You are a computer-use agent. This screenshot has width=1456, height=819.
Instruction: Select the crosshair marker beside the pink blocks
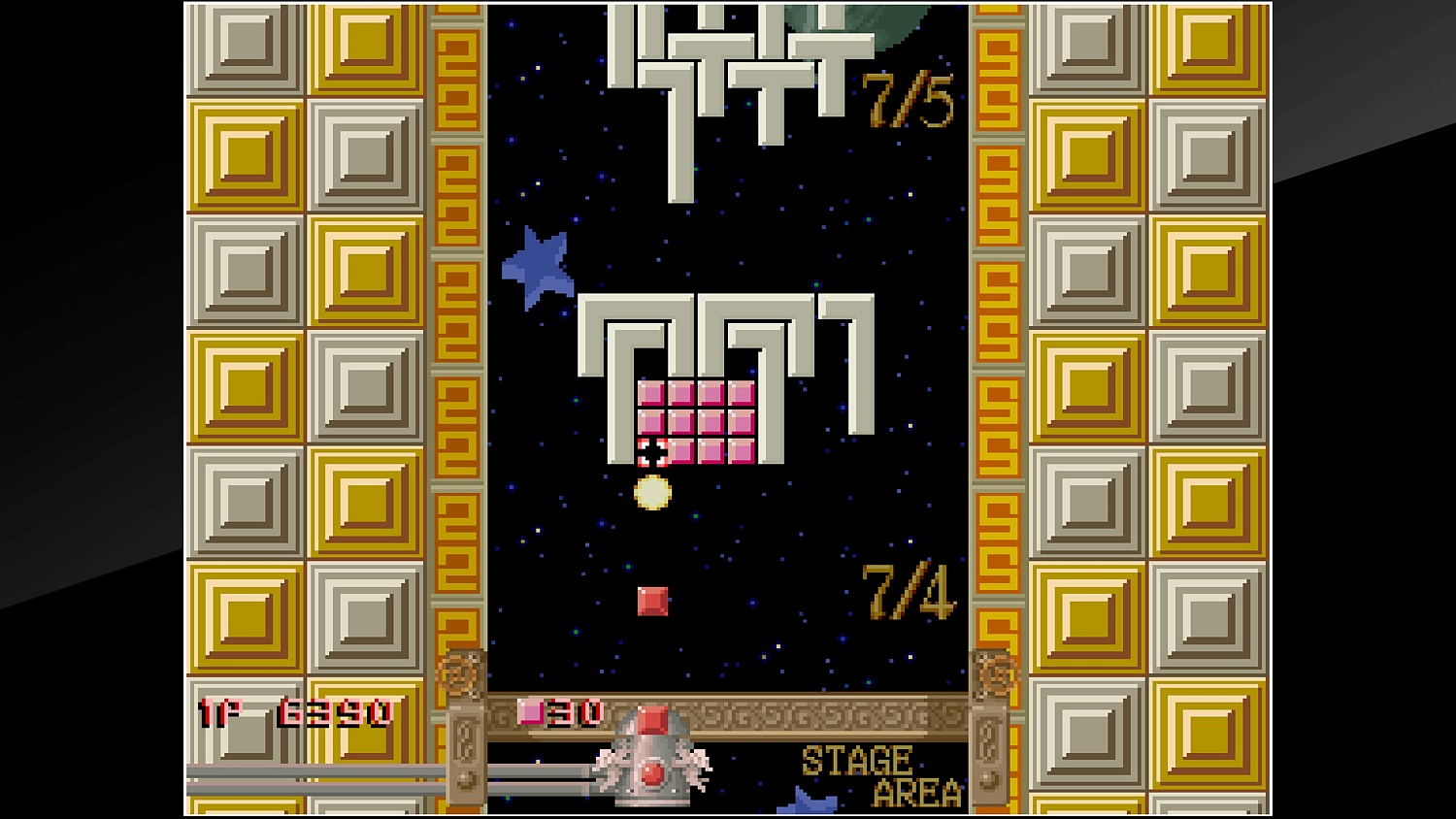click(650, 453)
